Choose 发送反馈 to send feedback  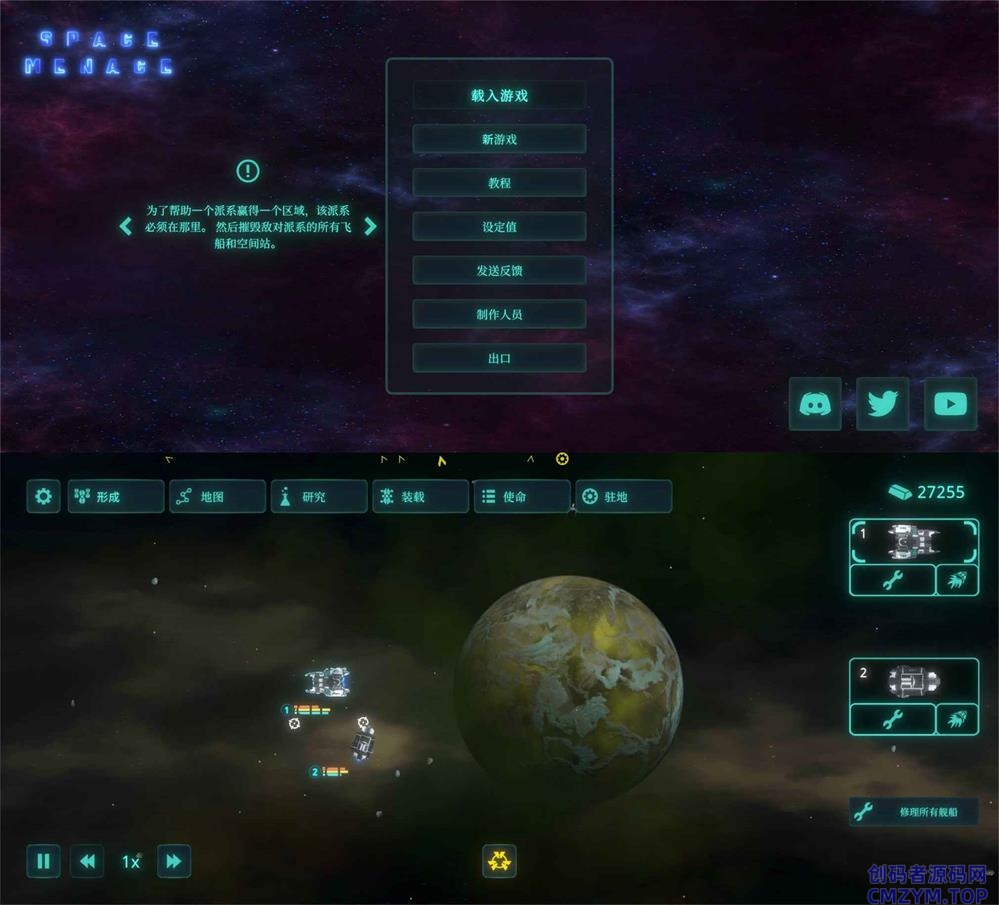click(x=499, y=271)
